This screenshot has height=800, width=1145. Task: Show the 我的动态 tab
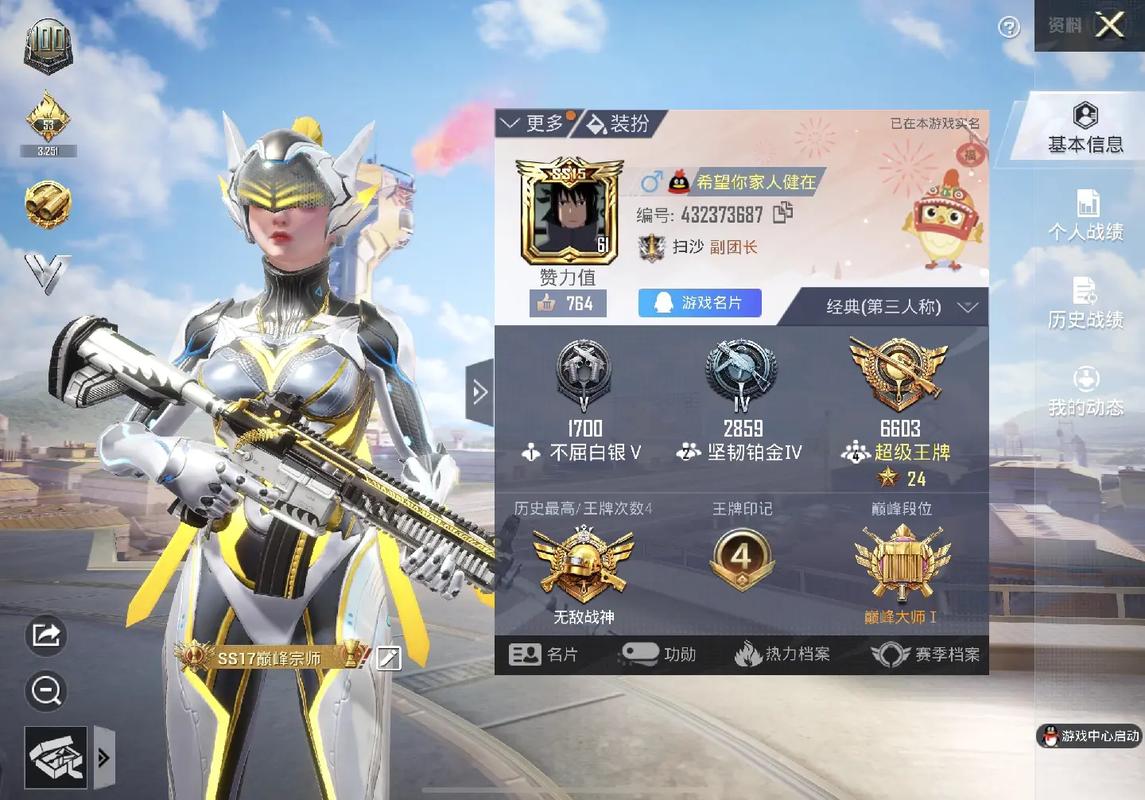1085,391
